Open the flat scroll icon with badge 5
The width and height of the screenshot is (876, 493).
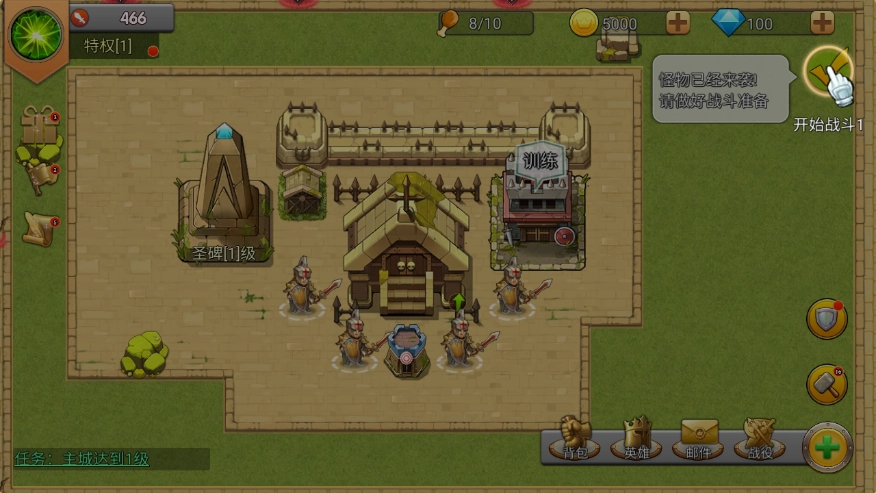39,229
